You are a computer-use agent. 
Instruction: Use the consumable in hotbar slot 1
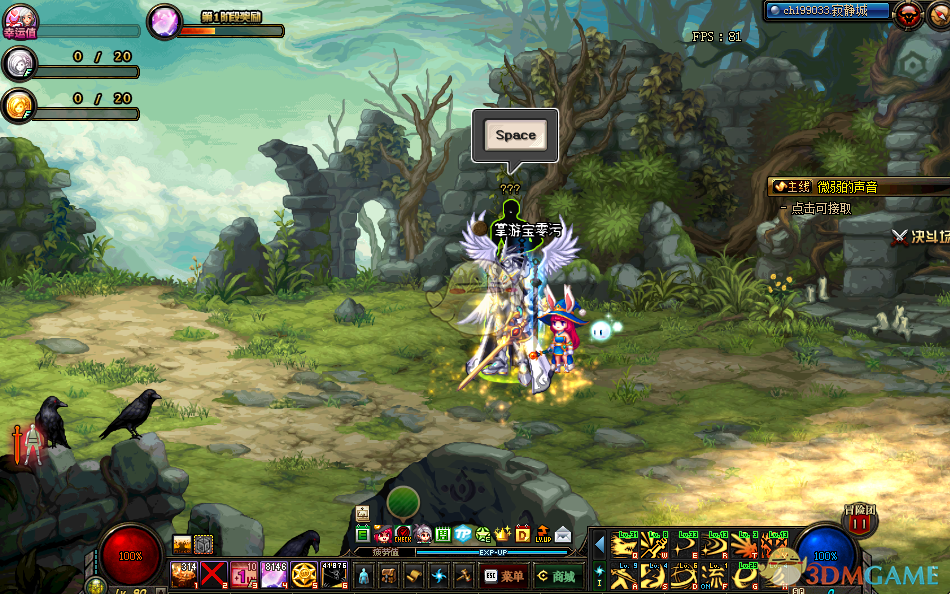coord(183,574)
